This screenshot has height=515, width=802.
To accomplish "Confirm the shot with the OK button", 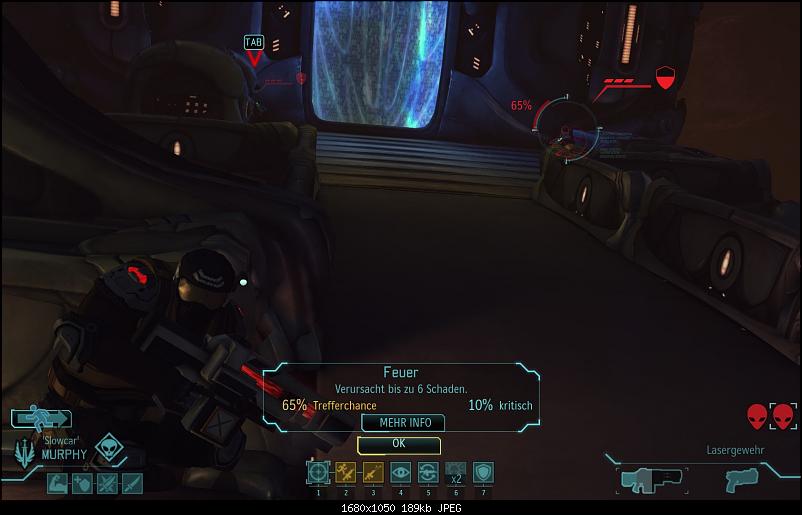I will [x=399, y=444].
